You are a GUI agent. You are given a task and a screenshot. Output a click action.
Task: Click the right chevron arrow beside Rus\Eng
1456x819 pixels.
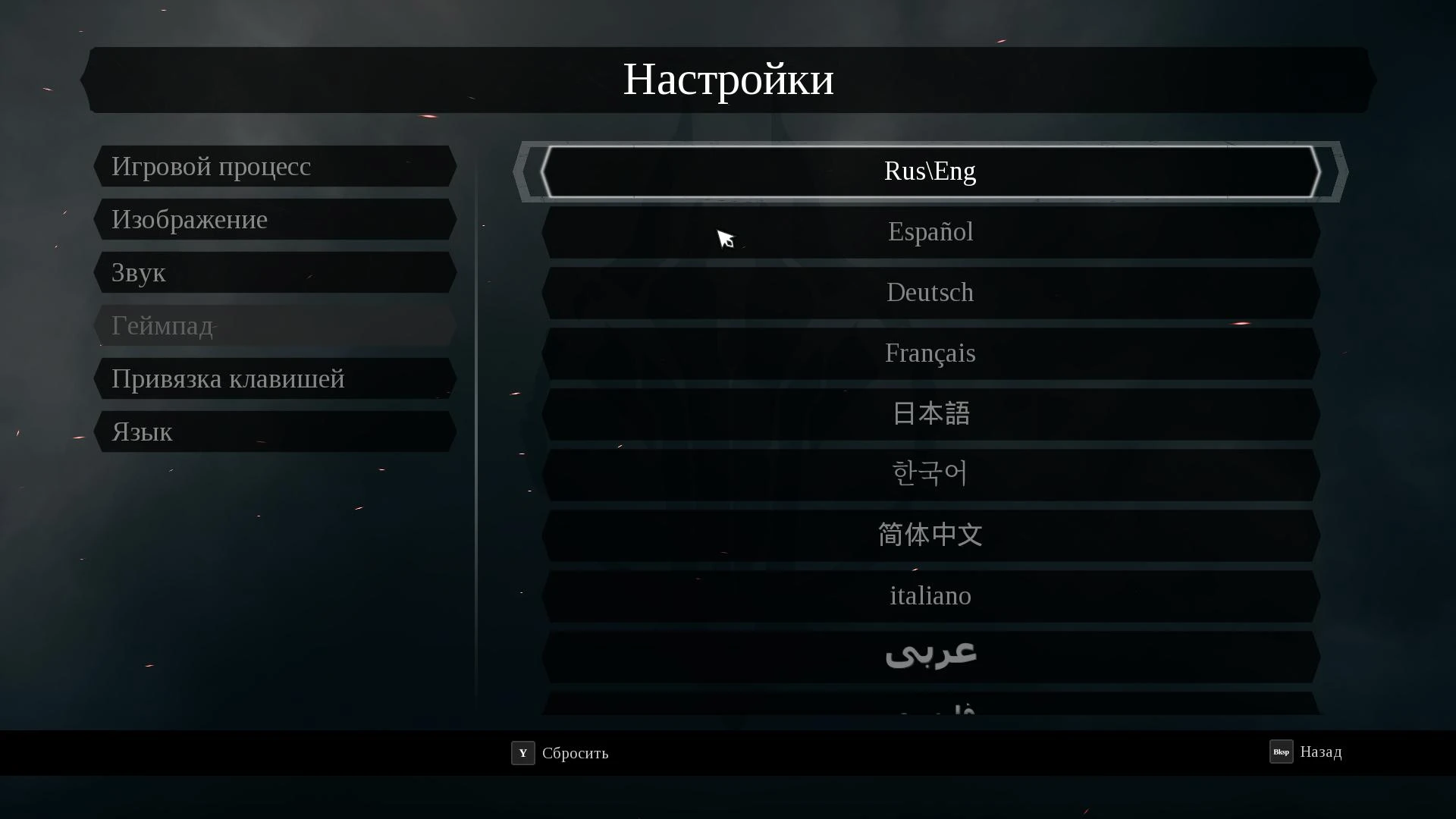coord(1337,172)
